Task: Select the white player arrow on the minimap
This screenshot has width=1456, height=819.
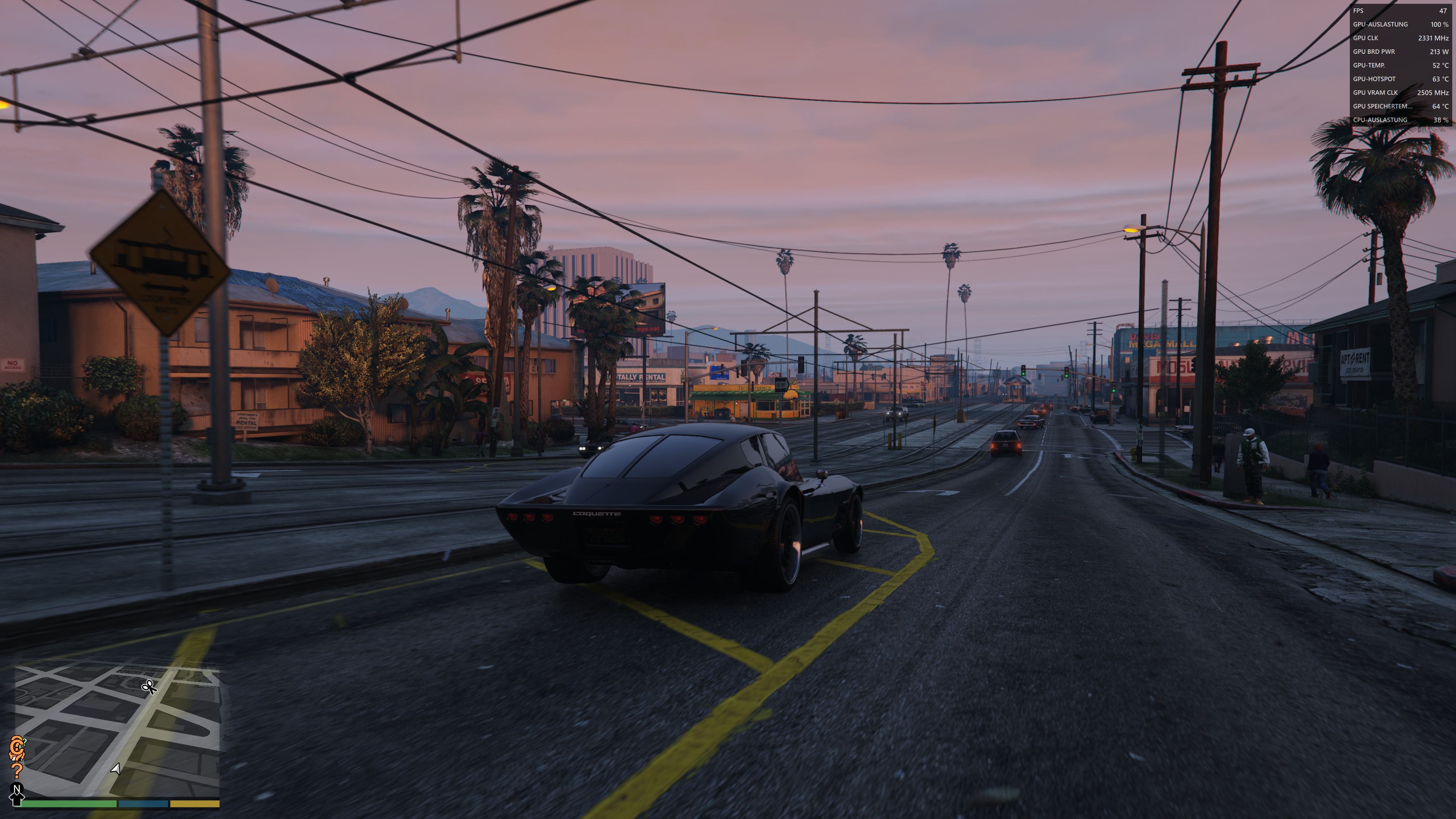Action: coord(116,769)
